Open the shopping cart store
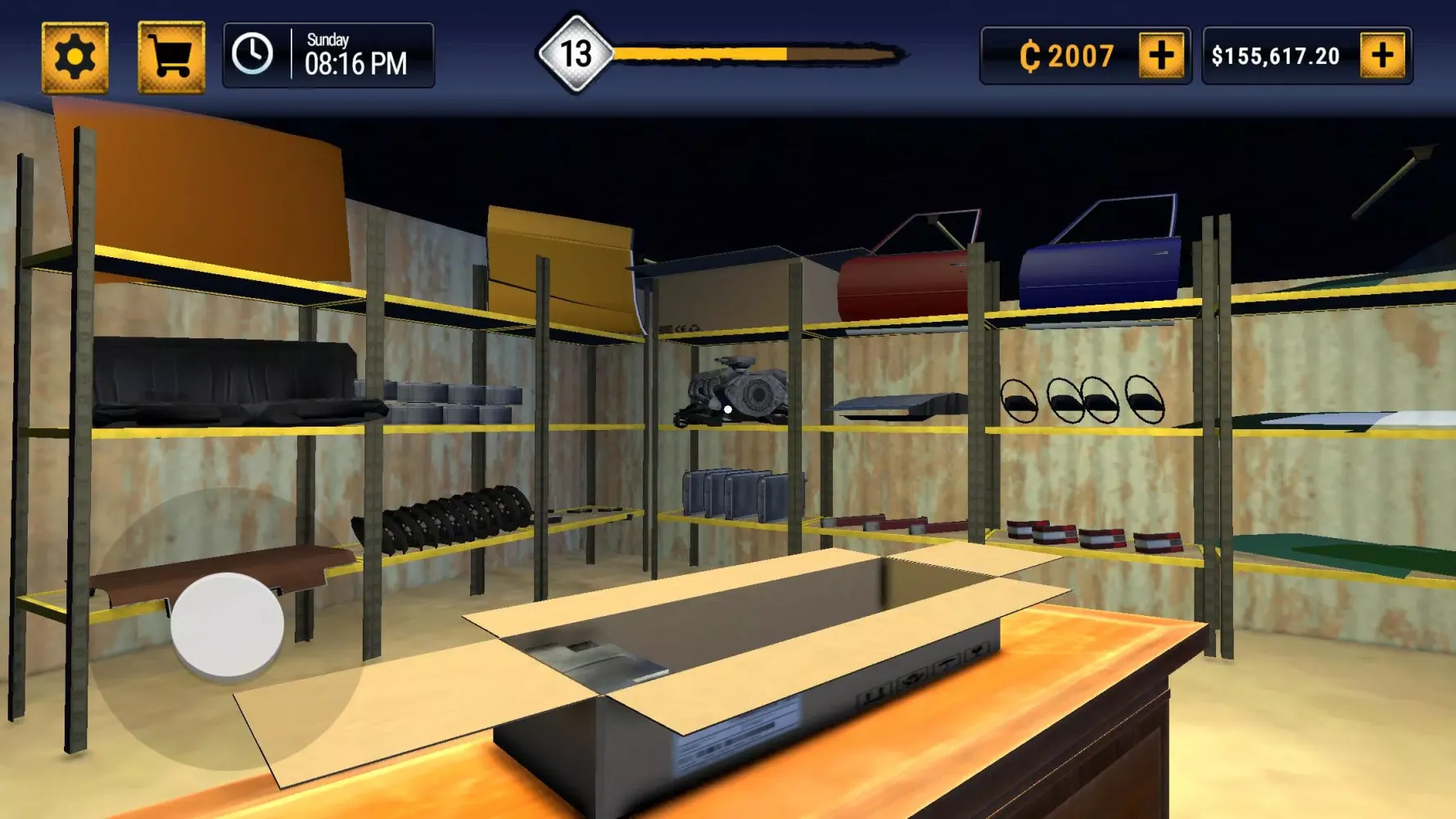This screenshot has width=1456, height=819. click(x=171, y=57)
